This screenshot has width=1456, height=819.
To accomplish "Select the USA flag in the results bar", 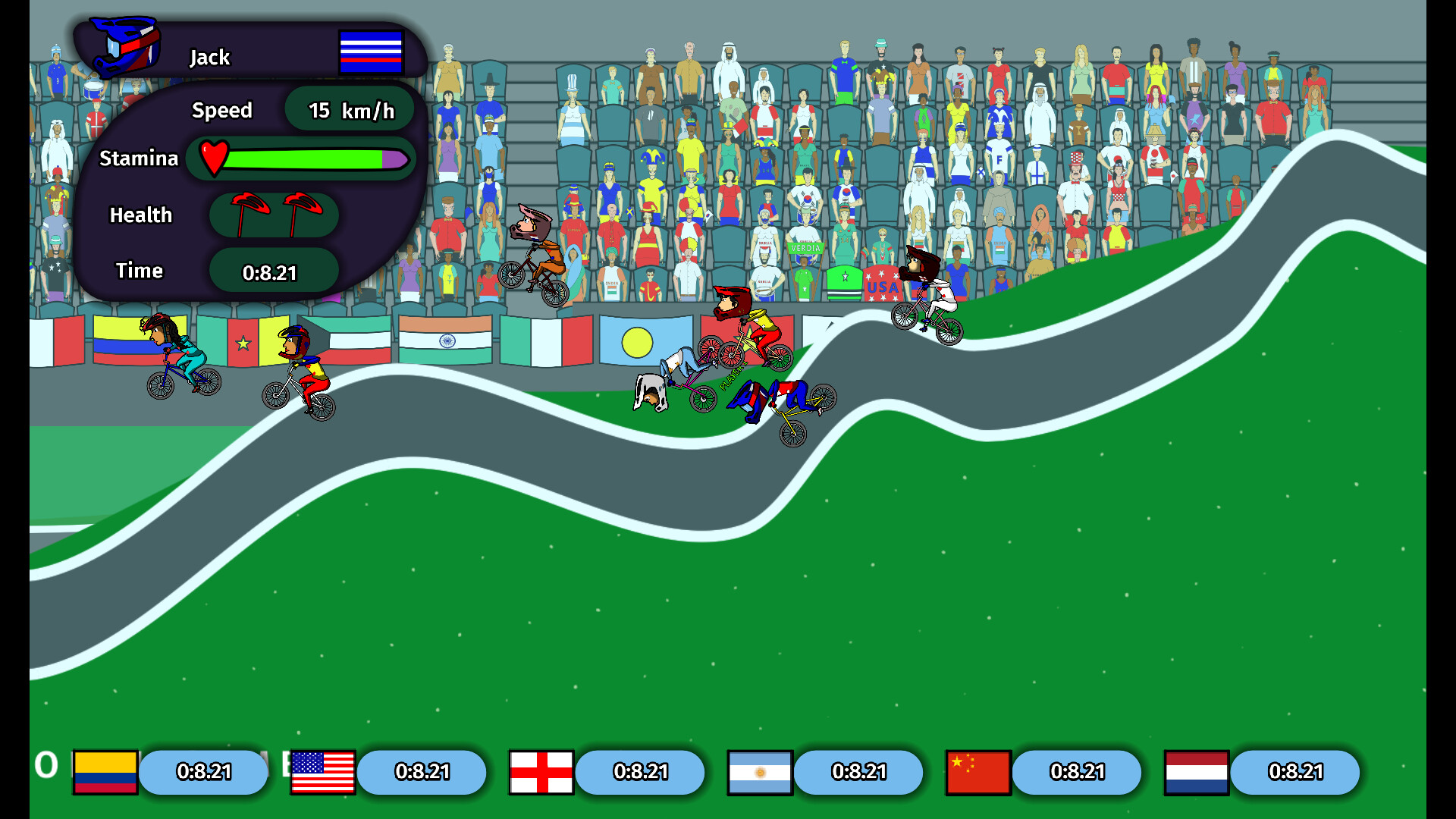I will [x=322, y=772].
